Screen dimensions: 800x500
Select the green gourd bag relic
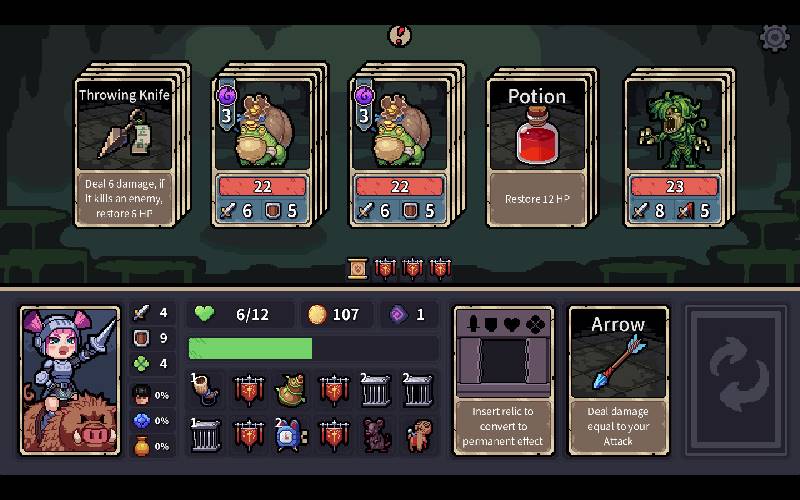click(x=291, y=389)
